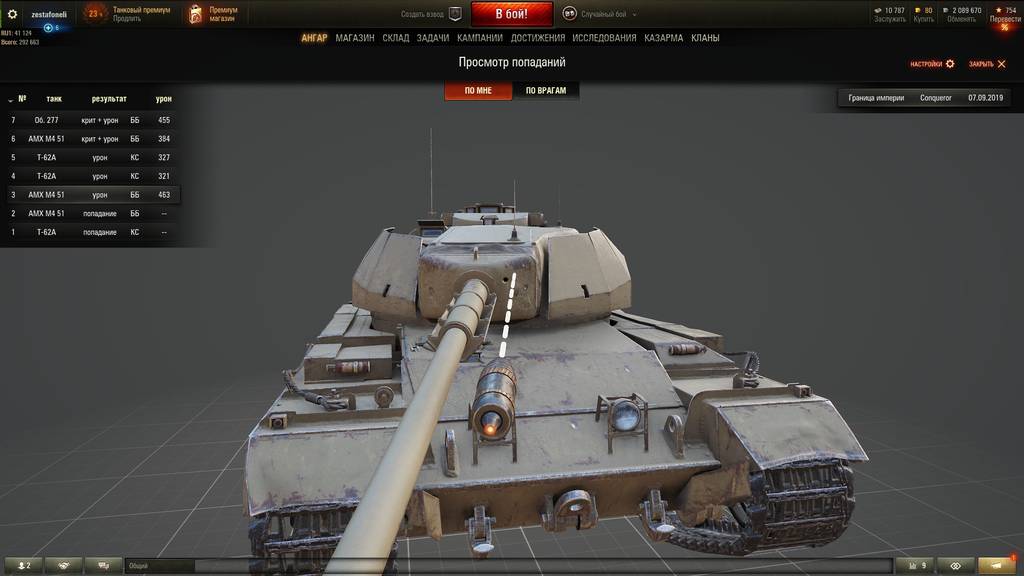Start the battle with the red В бой! button
The height and width of the screenshot is (576, 1024).
[511, 14]
